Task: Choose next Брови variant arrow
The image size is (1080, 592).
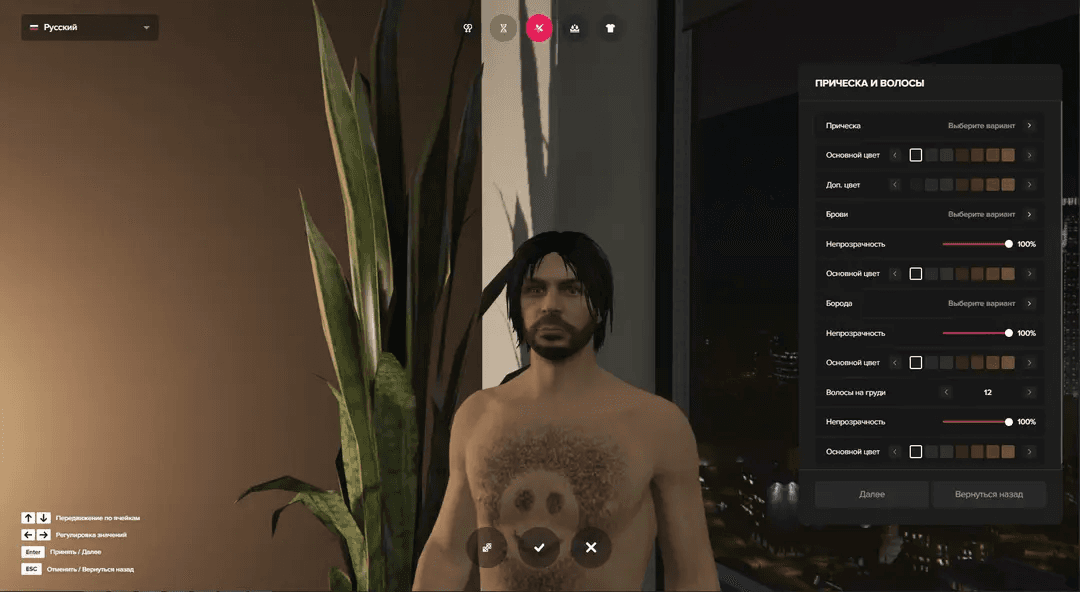Action: tap(1029, 214)
